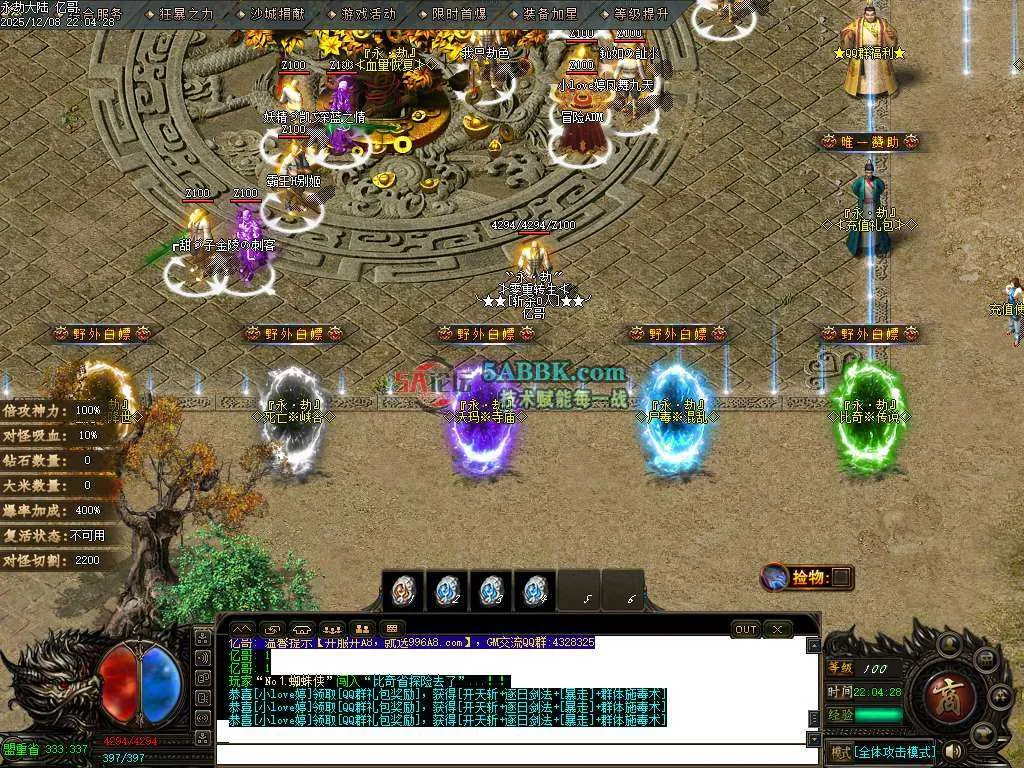This screenshot has height=768, width=1024.
Task: Choose 装备加星 from the top bar
Action: tap(550, 14)
